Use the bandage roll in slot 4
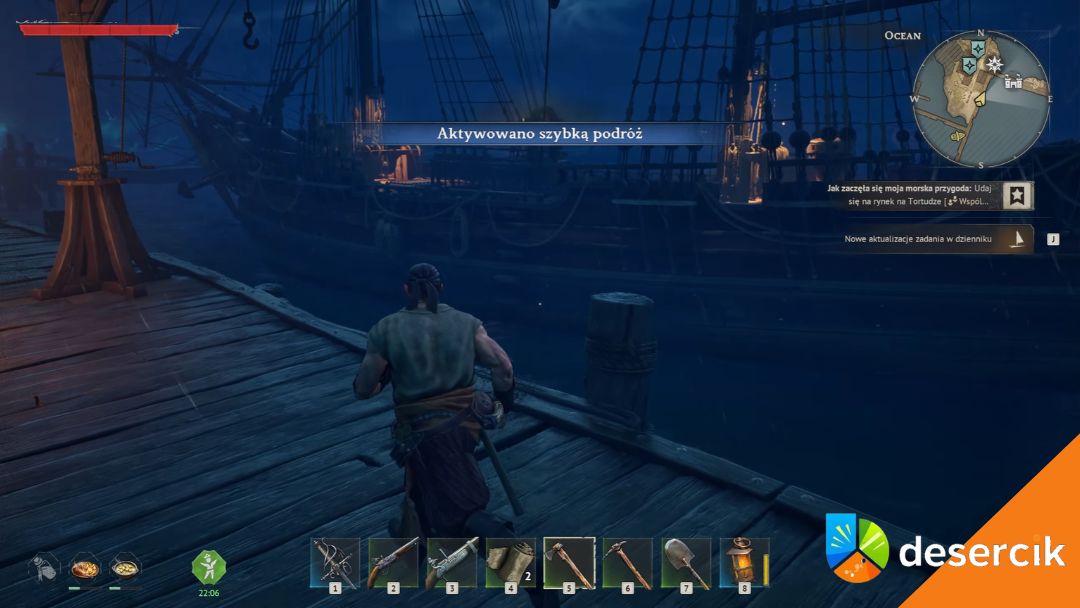 (x=510, y=562)
